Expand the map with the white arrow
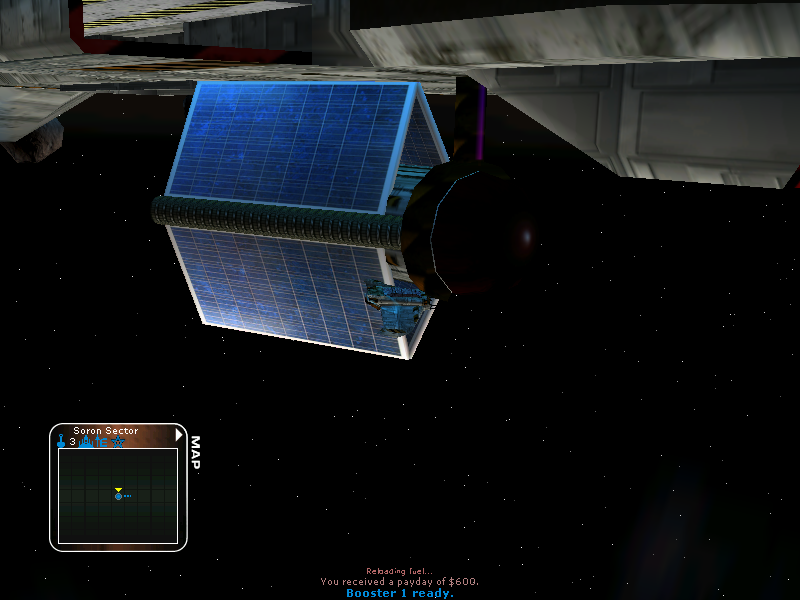Image resolution: width=800 pixels, height=600 pixels. 179,435
